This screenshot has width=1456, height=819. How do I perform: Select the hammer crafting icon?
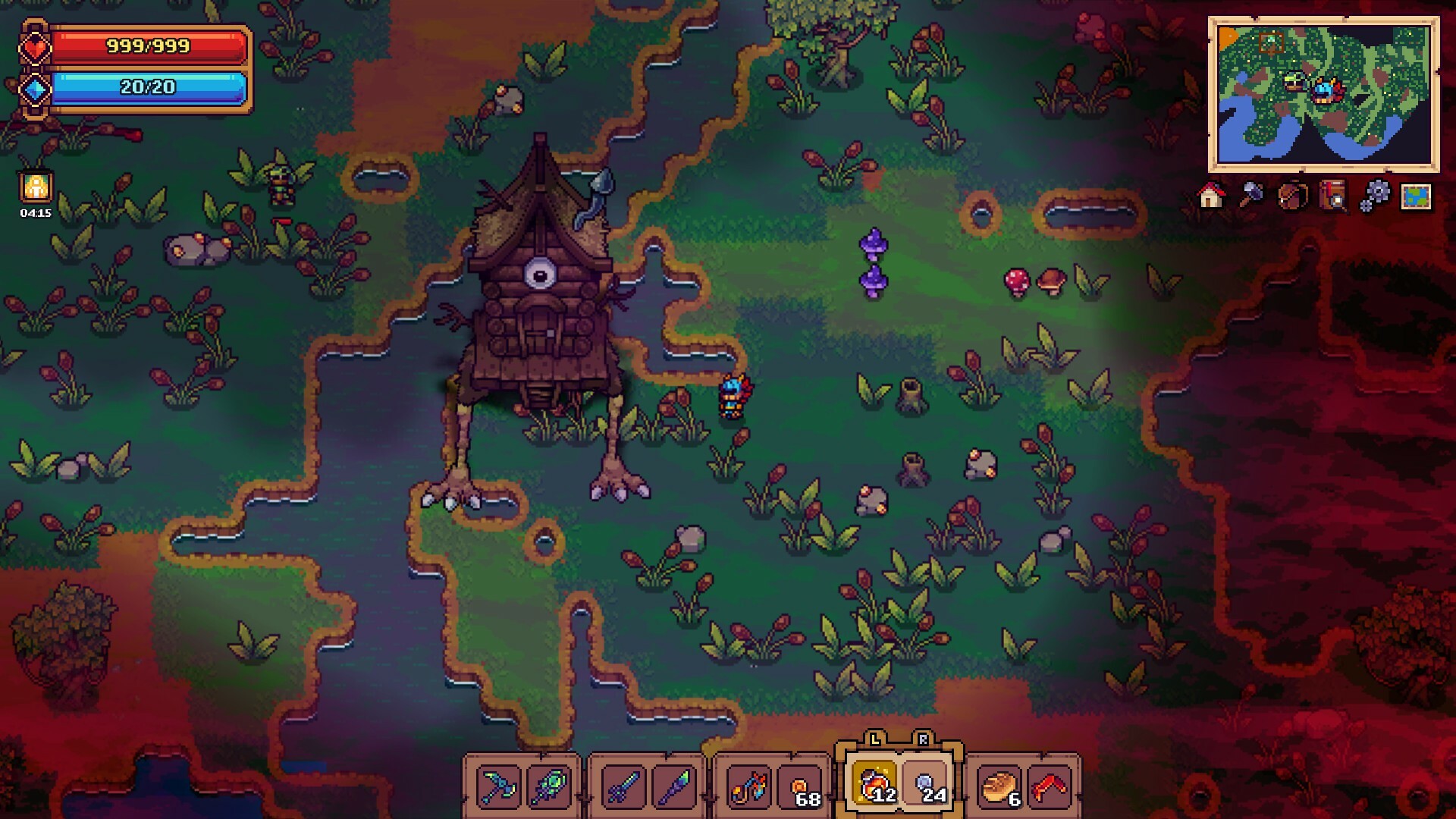click(1252, 194)
